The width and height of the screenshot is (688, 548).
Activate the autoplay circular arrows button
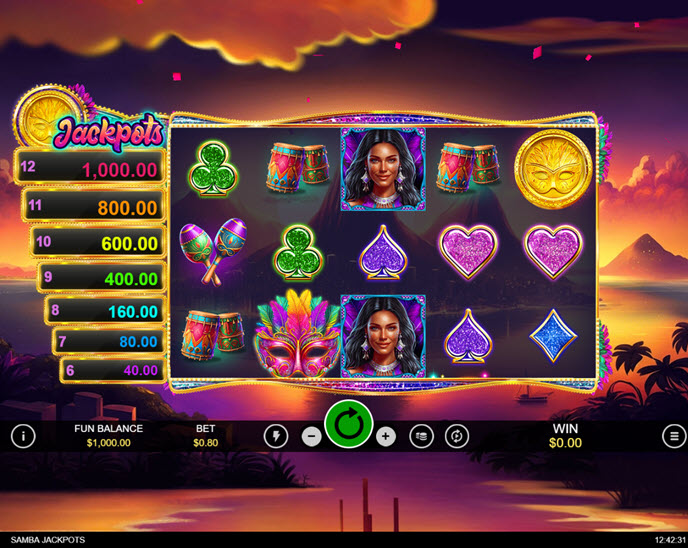[457, 436]
